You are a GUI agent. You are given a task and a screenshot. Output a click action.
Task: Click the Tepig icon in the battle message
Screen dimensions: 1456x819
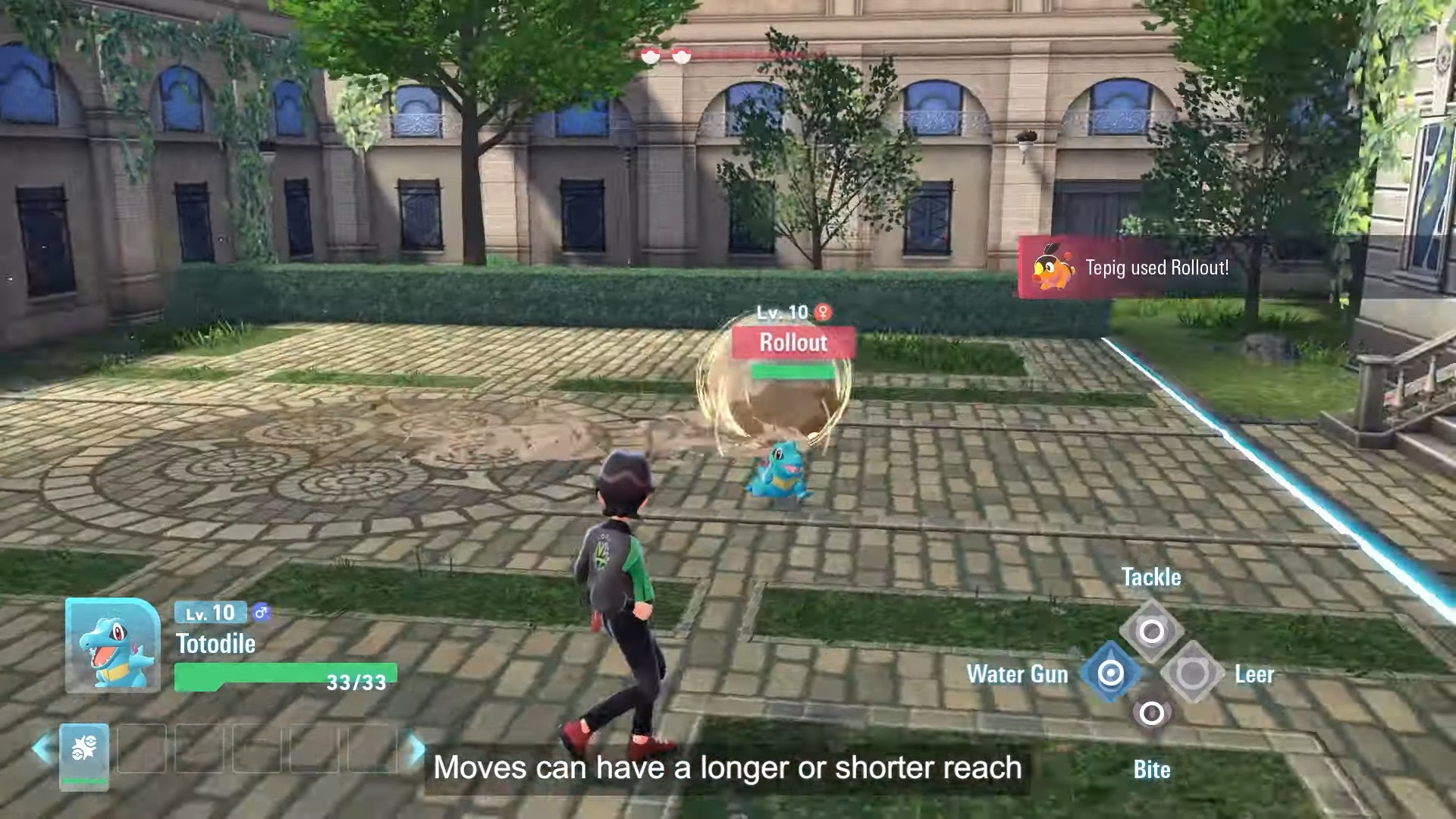tap(1053, 267)
